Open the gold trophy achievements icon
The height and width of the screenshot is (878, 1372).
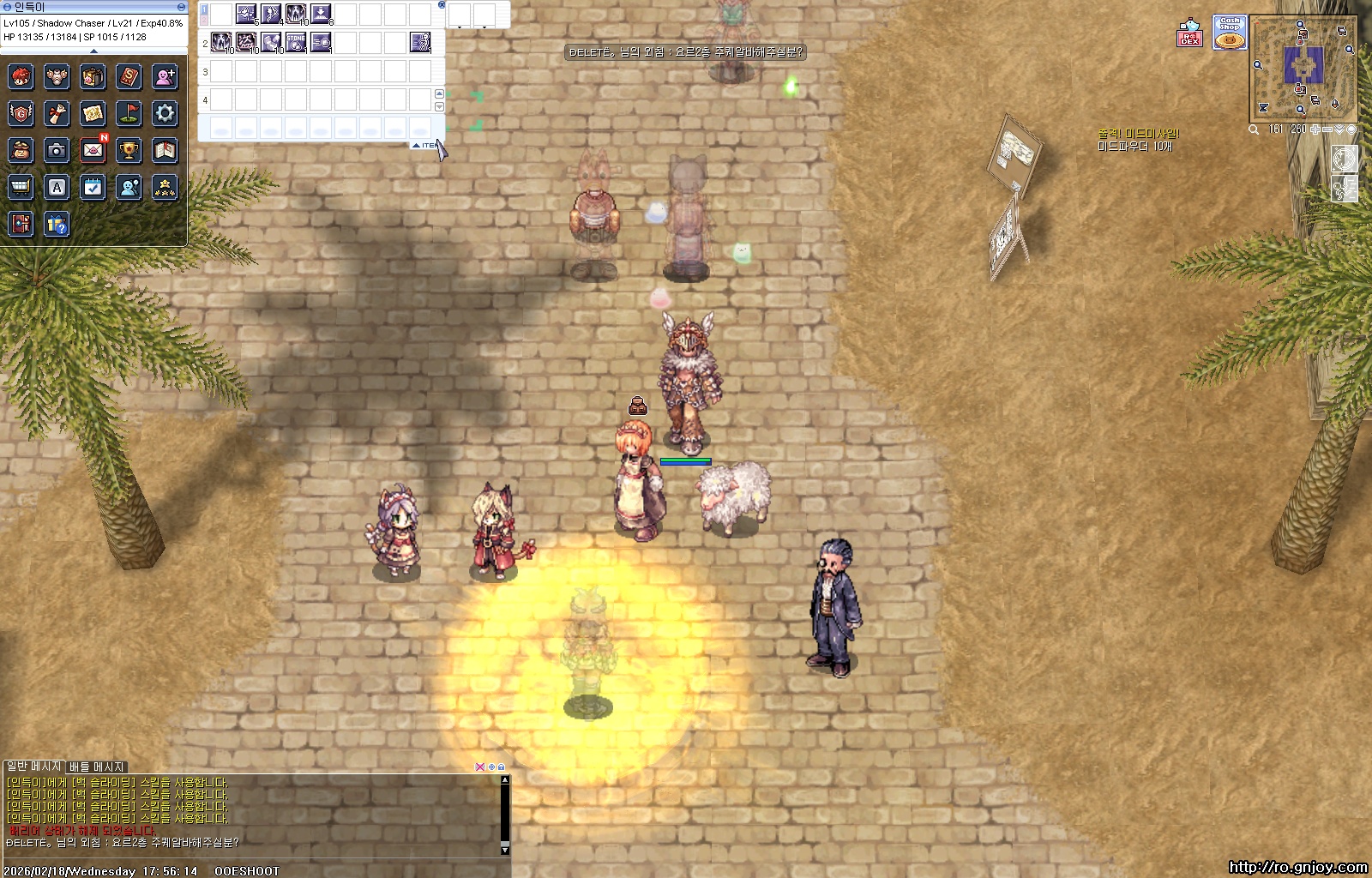[x=129, y=150]
